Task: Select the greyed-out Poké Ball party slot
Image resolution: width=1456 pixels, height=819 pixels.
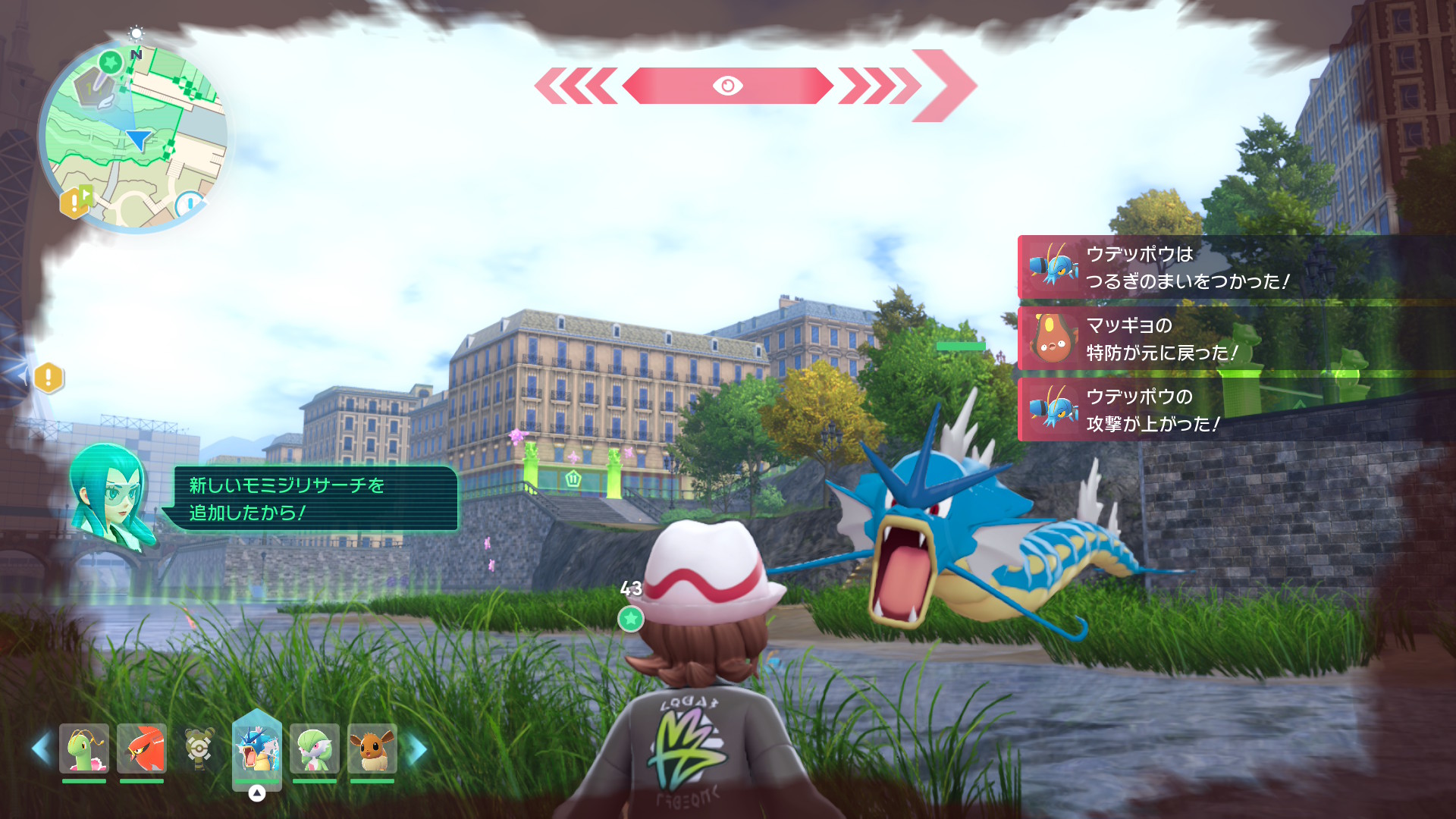Action: [199, 748]
